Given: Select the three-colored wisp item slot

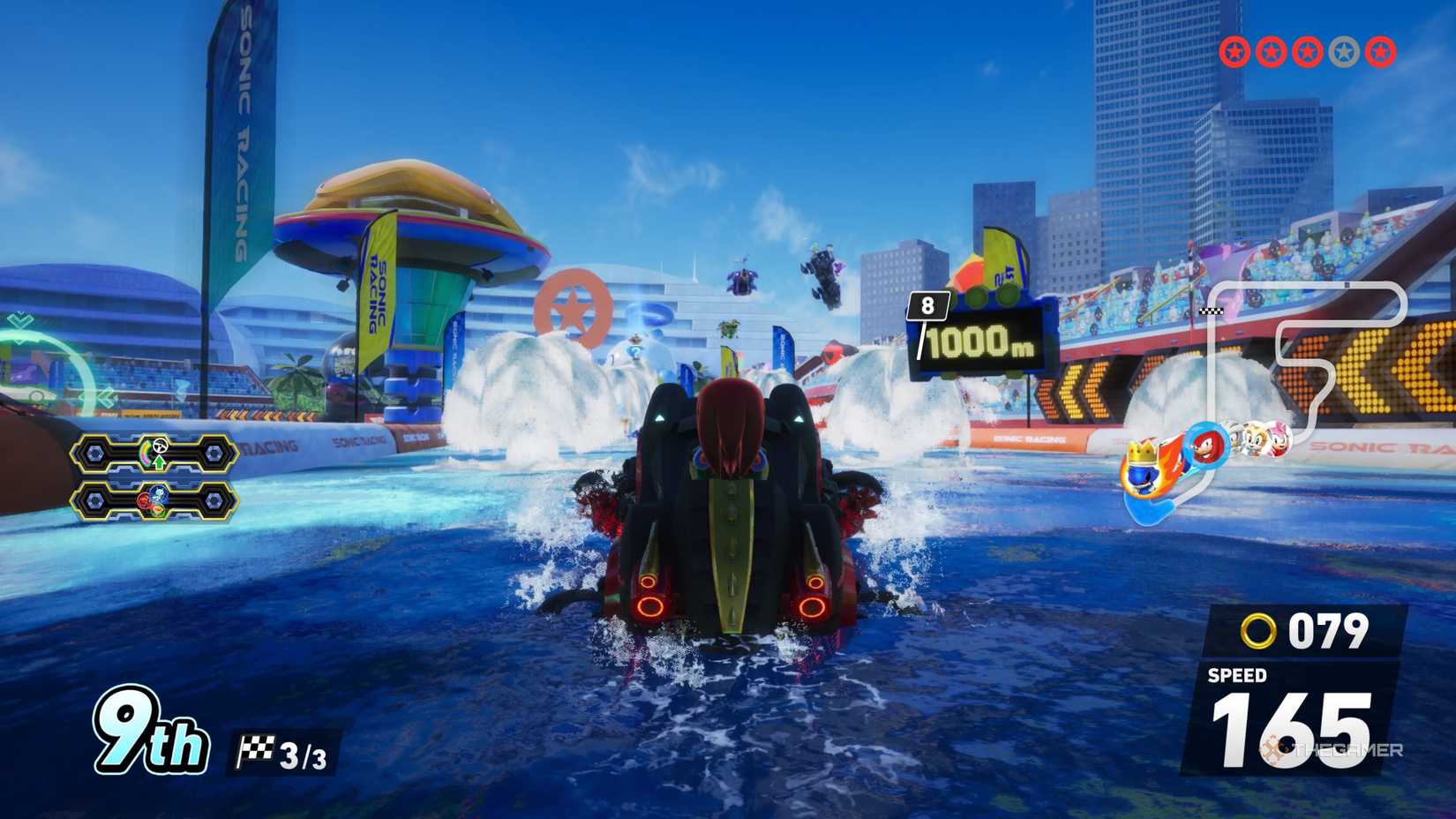Looking at the screenshot, I should pyautogui.click(x=154, y=501).
